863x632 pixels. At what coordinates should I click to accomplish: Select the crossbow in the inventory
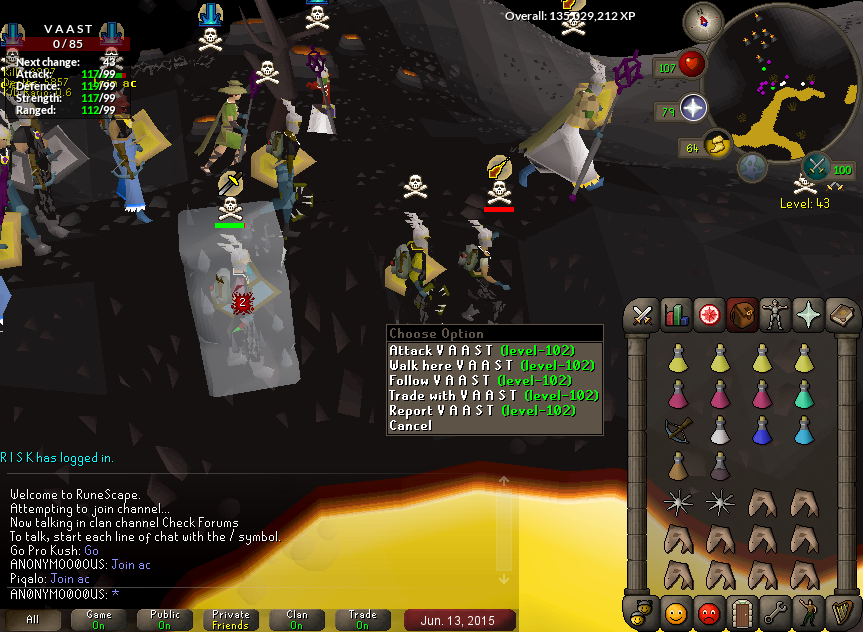coord(678,430)
